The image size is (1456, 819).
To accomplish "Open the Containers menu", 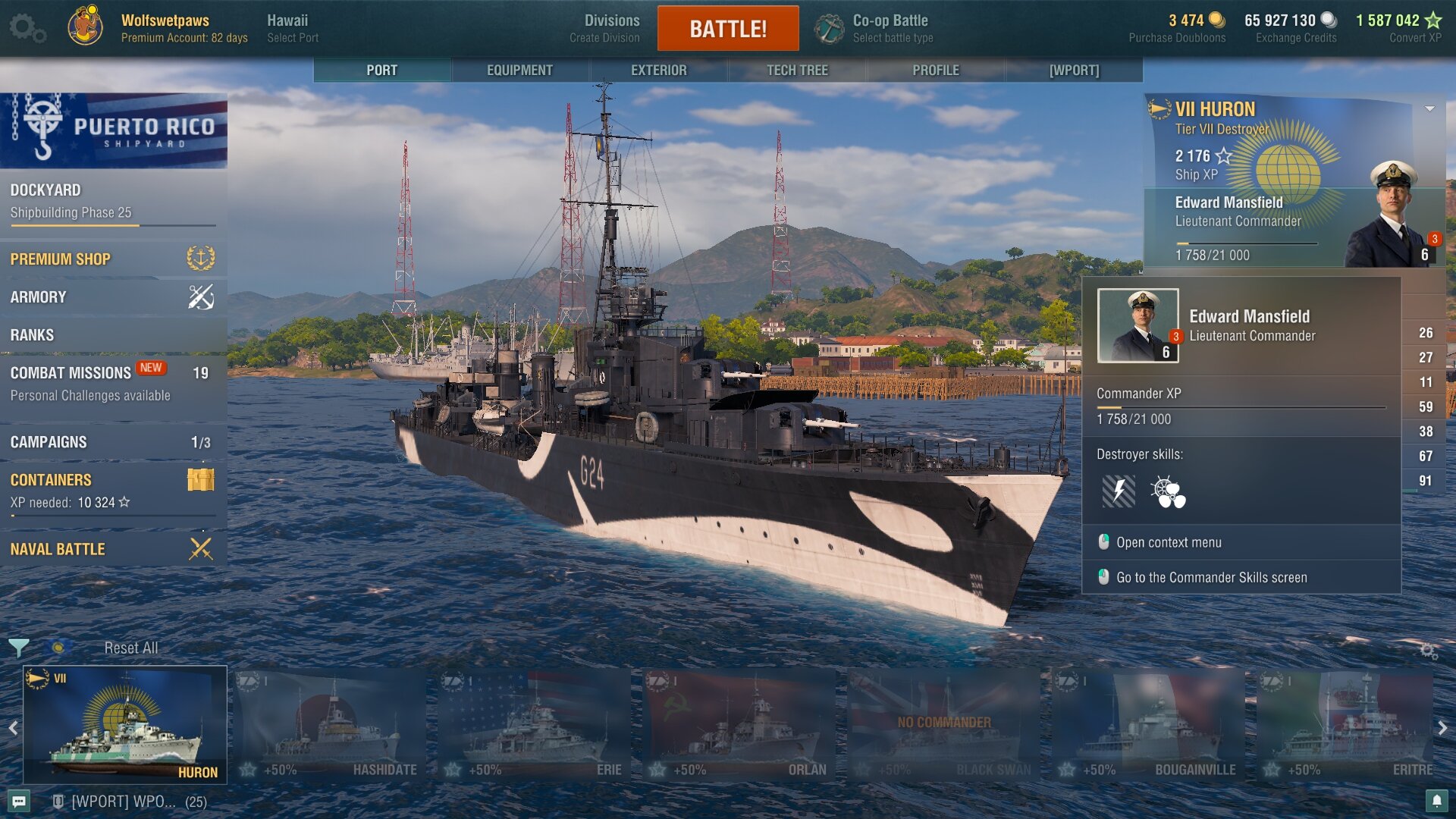I will pos(112,490).
